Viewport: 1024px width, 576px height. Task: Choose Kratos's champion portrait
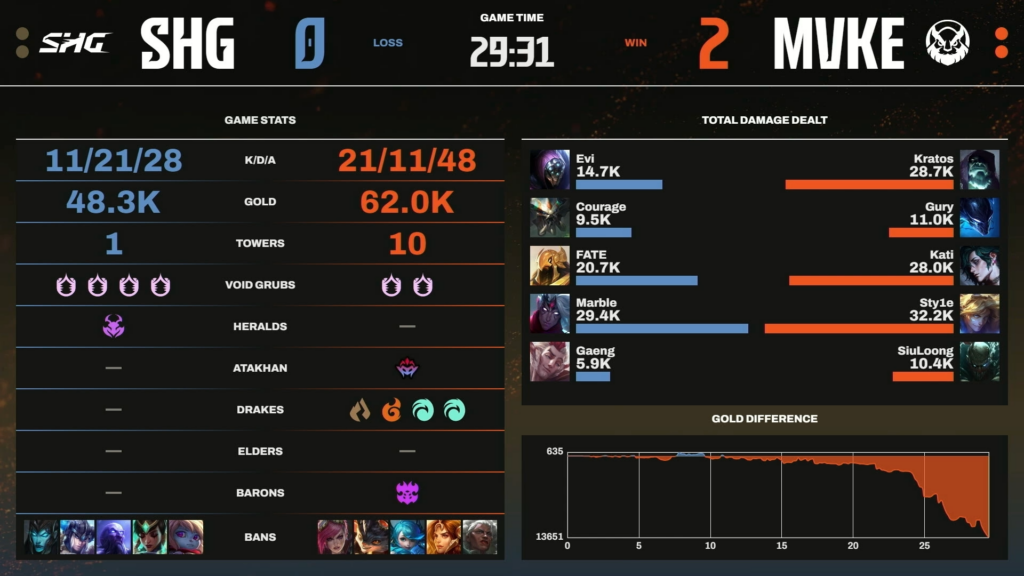979,169
